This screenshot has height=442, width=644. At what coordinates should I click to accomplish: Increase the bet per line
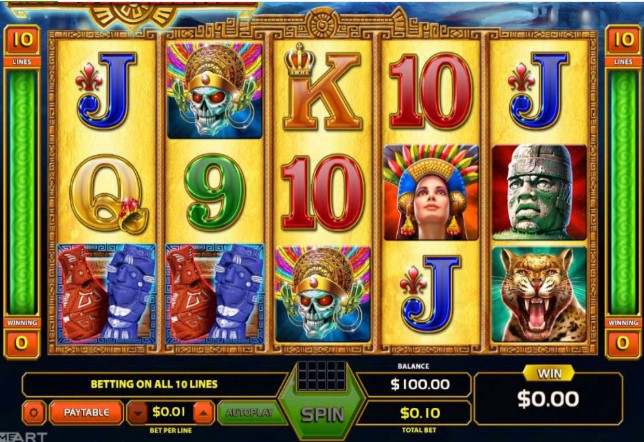[203, 413]
